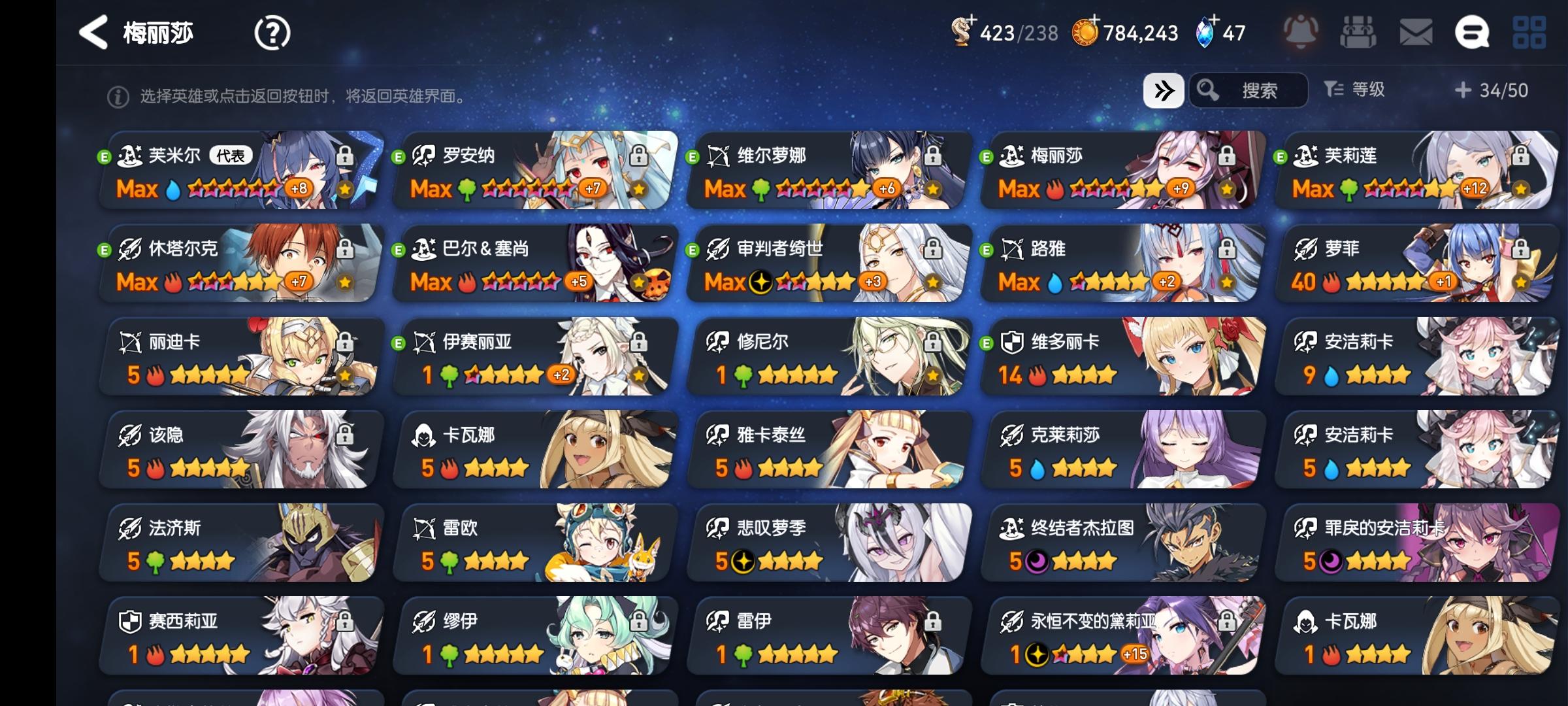
Task: Tap the back arrow beside 梅丽莎
Action: [95, 31]
